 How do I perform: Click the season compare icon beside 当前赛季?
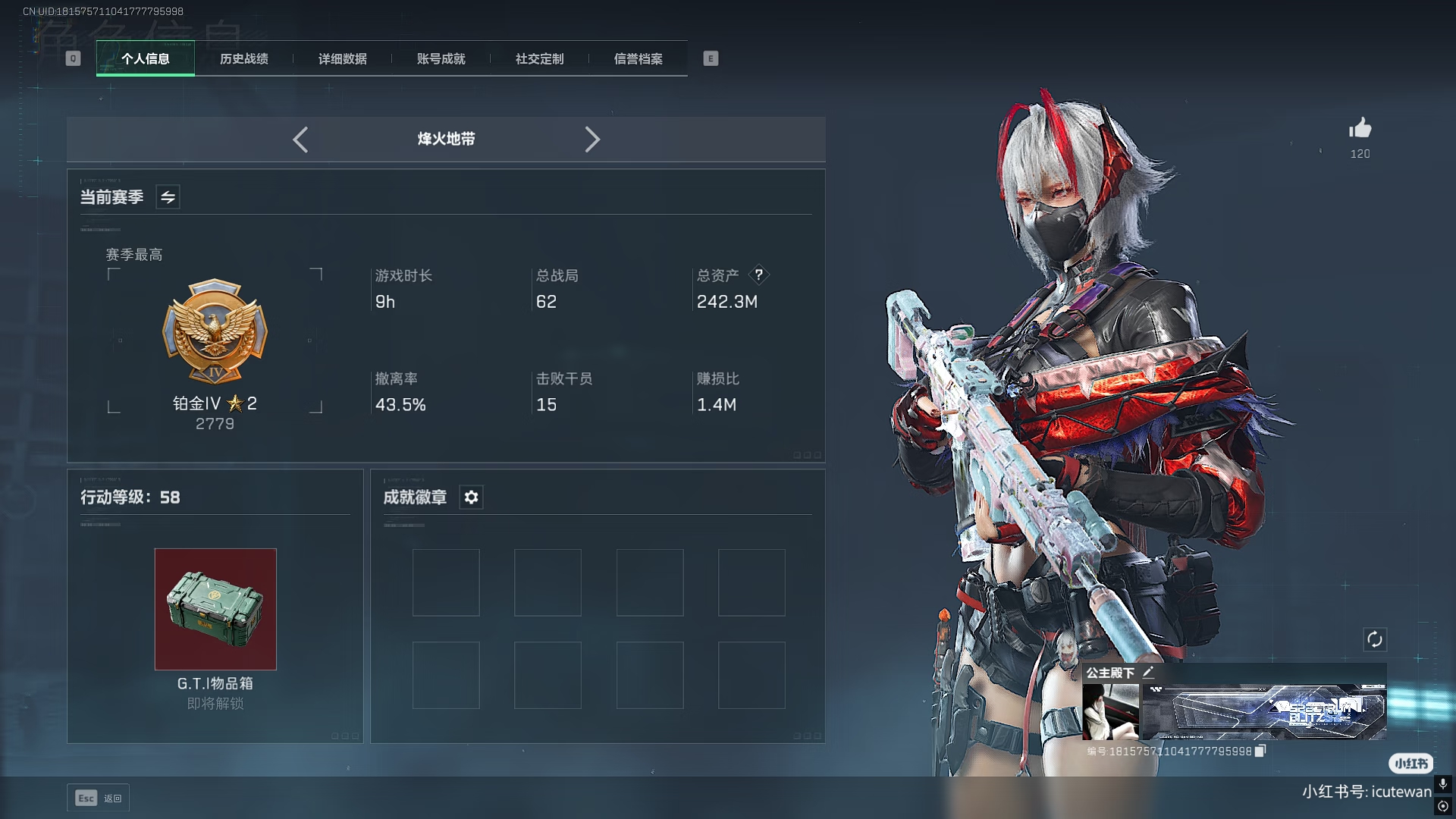coord(168,197)
